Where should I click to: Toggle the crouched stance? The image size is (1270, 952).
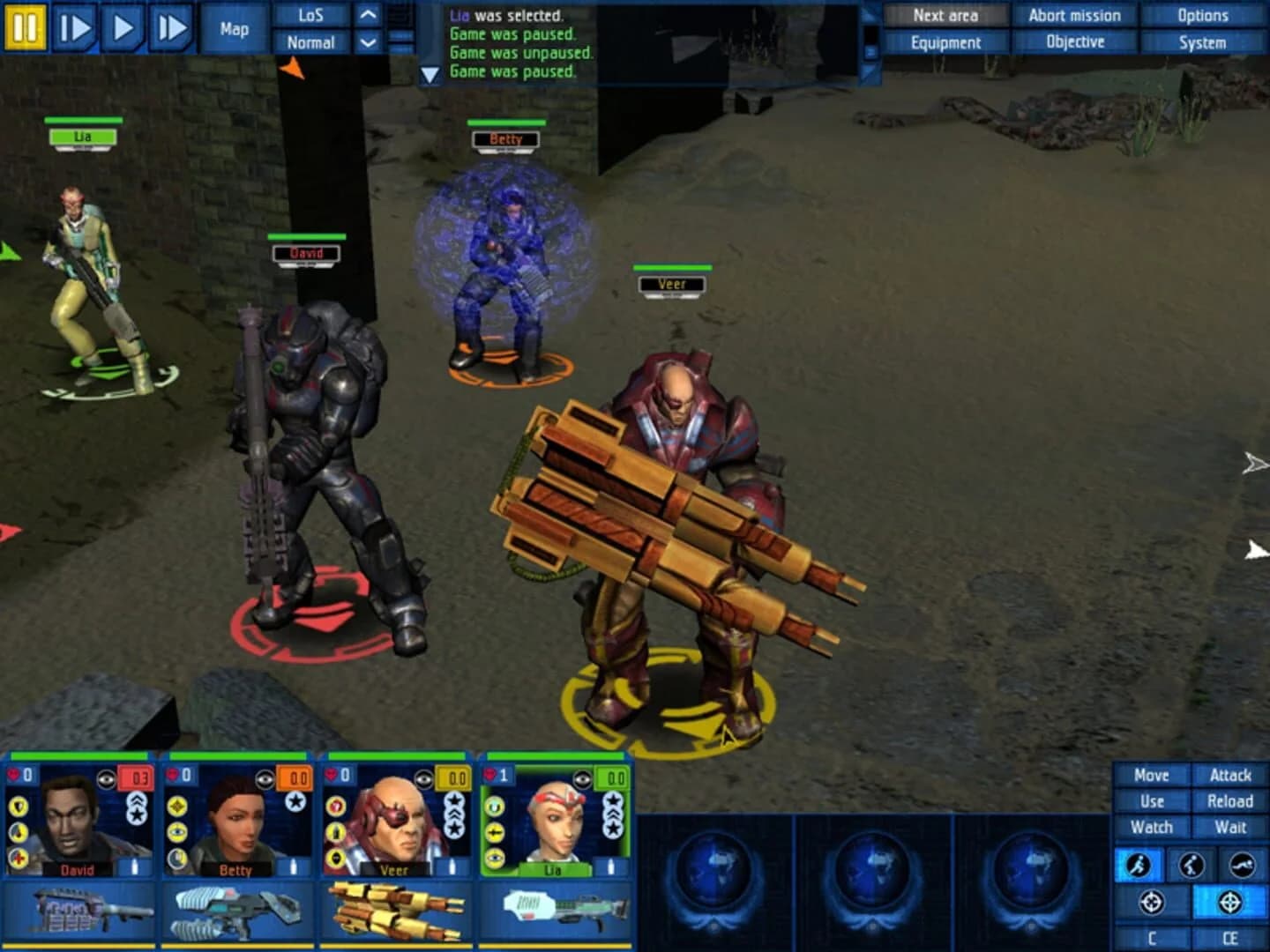click(x=1192, y=864)
